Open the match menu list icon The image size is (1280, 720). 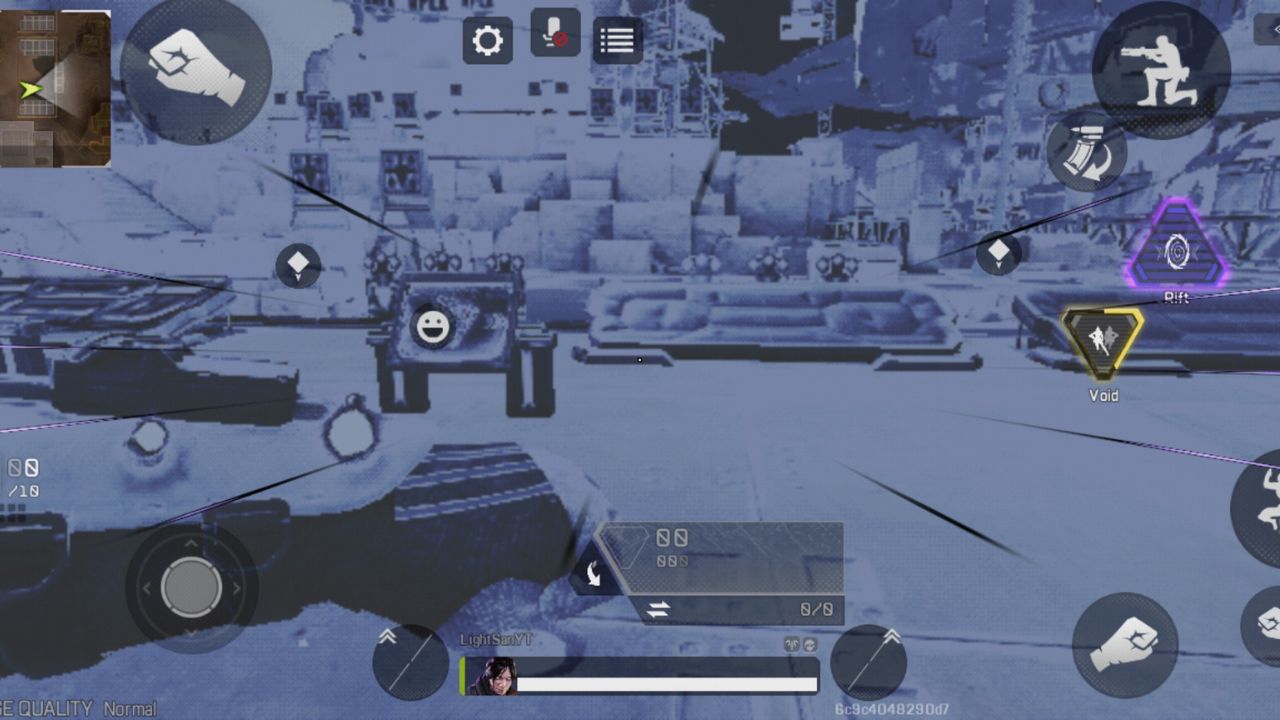[617, 40]
